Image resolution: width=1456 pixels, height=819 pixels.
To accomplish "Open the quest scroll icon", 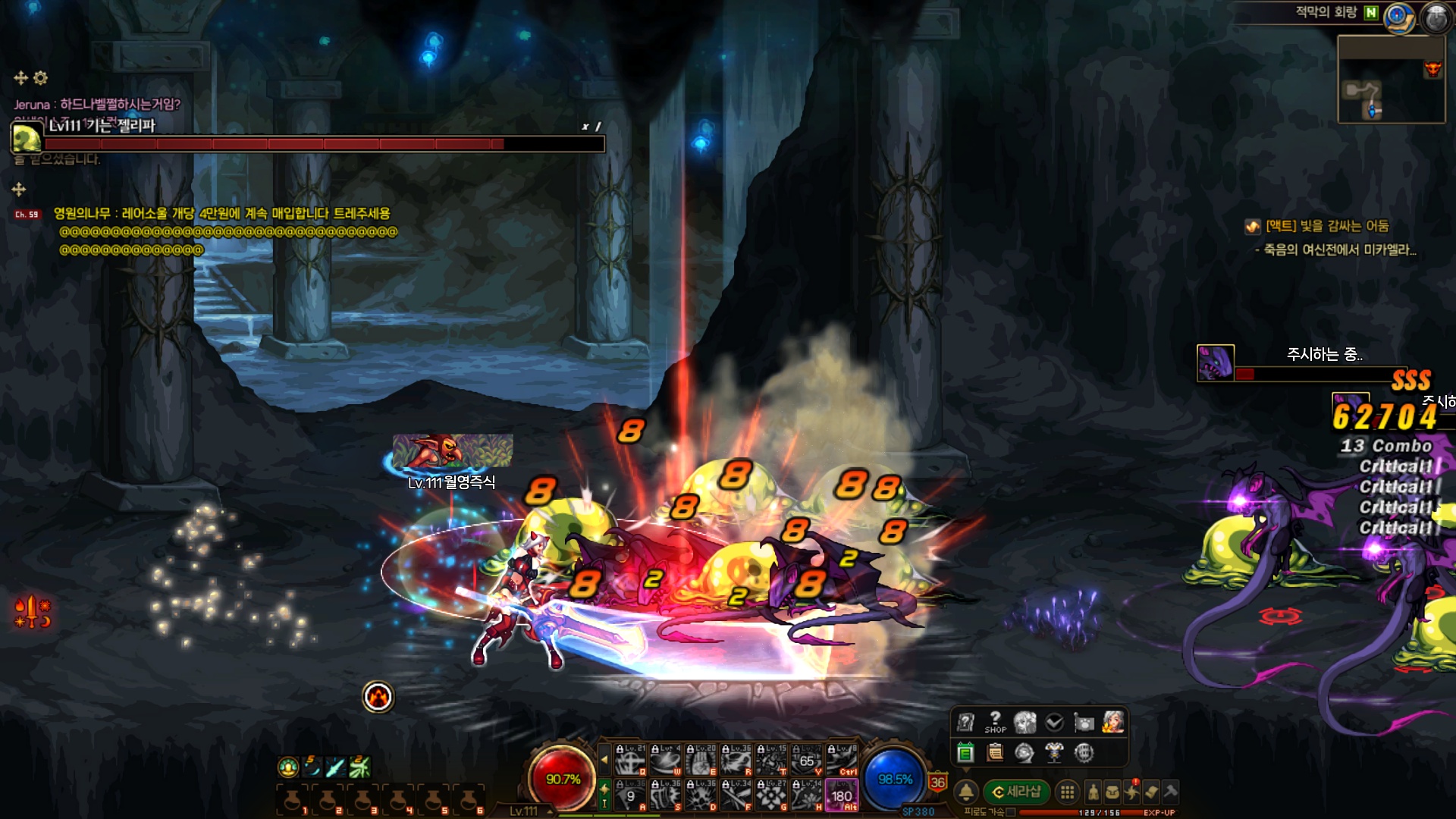I will pos(1152,792).
